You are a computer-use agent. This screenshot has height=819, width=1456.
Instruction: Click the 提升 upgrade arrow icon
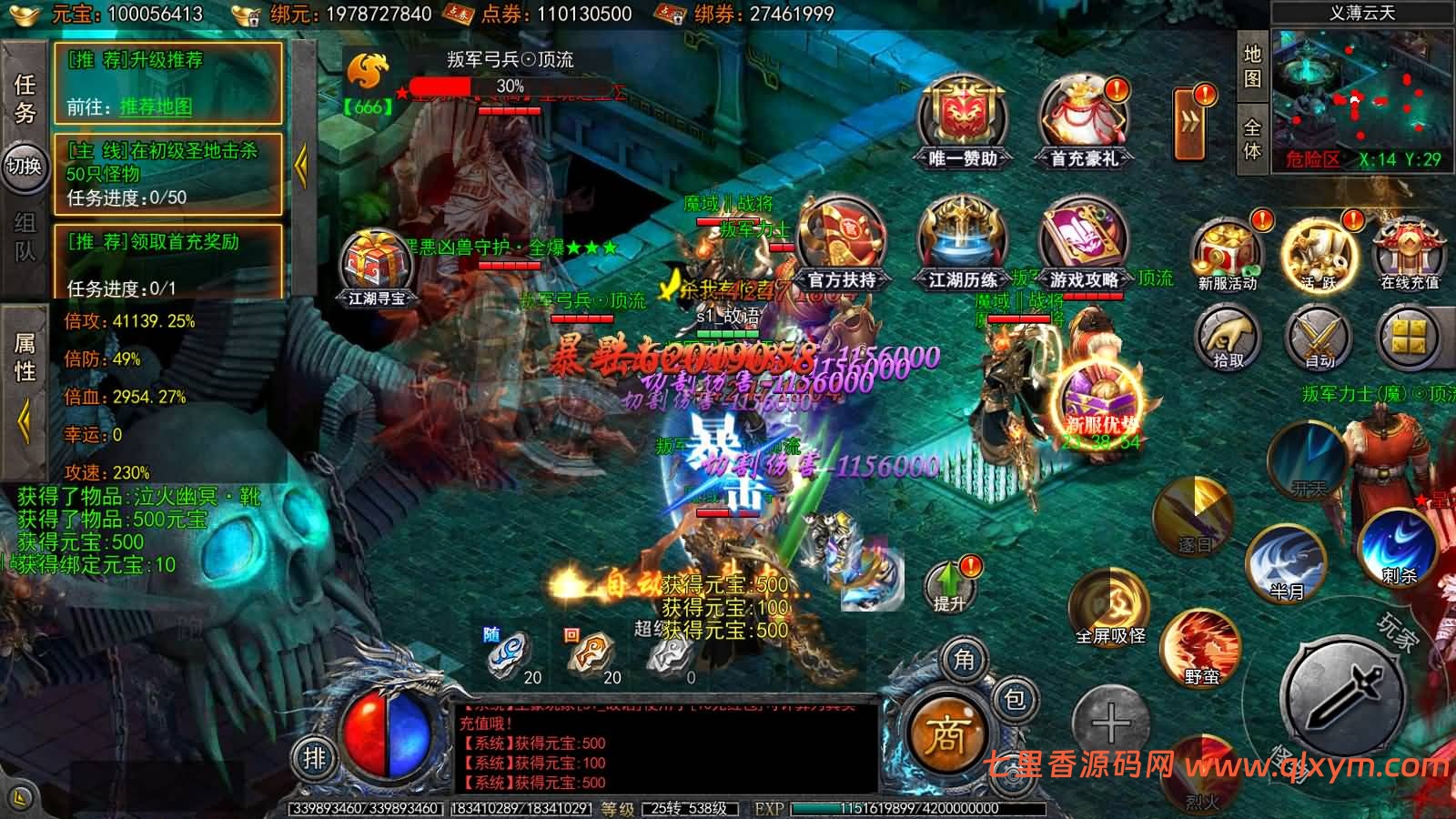[949, 585]
